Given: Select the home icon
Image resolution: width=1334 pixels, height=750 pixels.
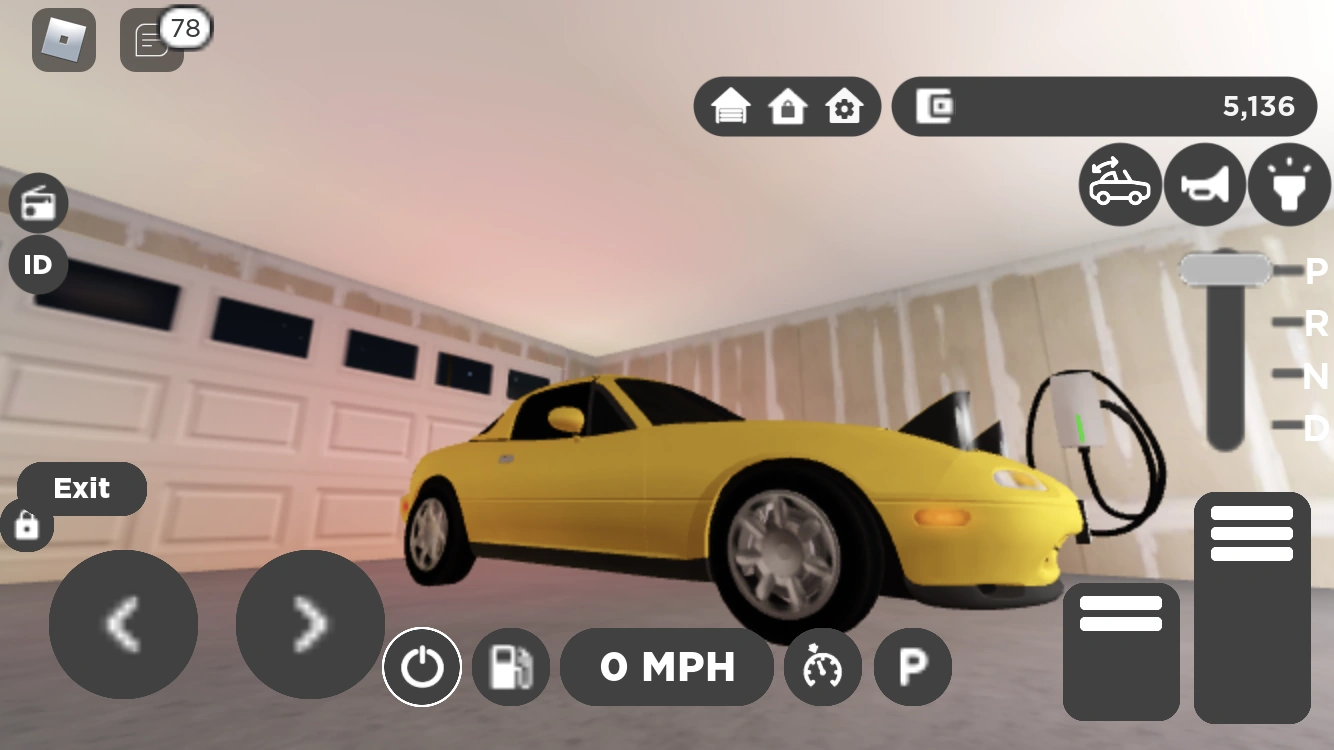Looking at the screenshot, I should [789, 105].
